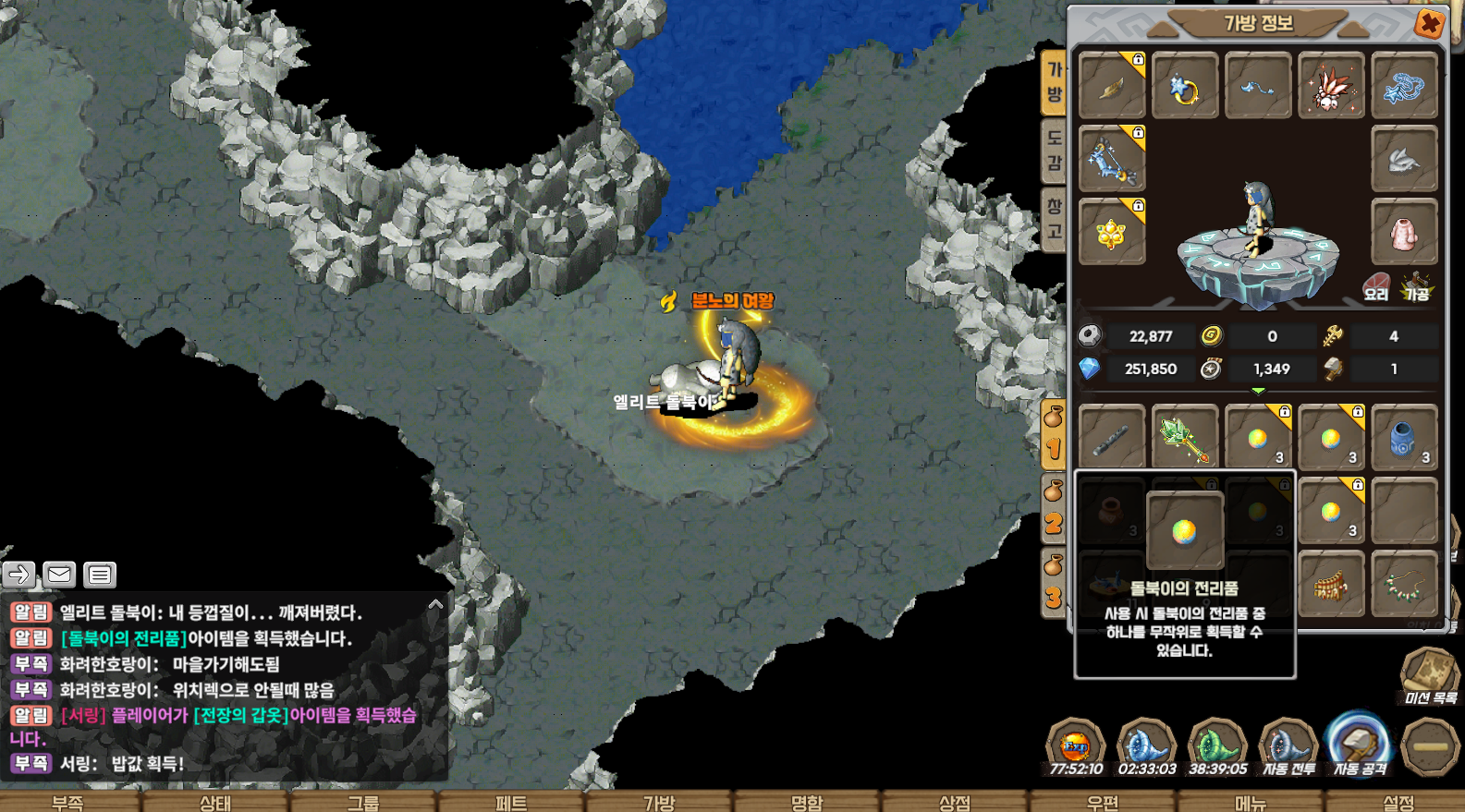Open the 부족 tribe menu

click(67, 802)
